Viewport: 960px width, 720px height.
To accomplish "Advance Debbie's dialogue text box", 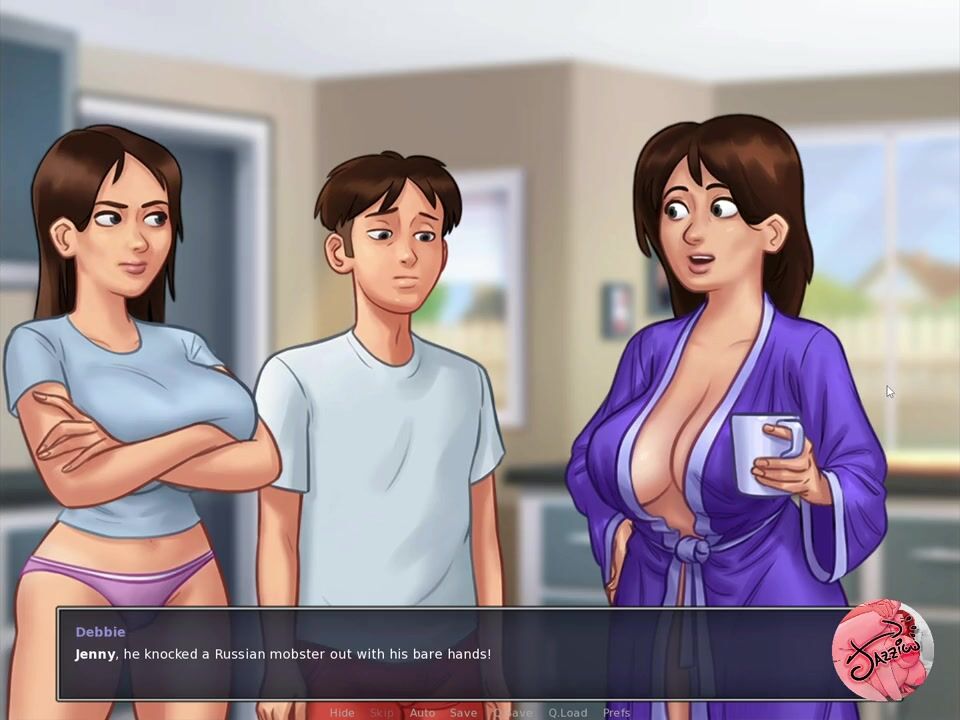I will coord(450,654).
